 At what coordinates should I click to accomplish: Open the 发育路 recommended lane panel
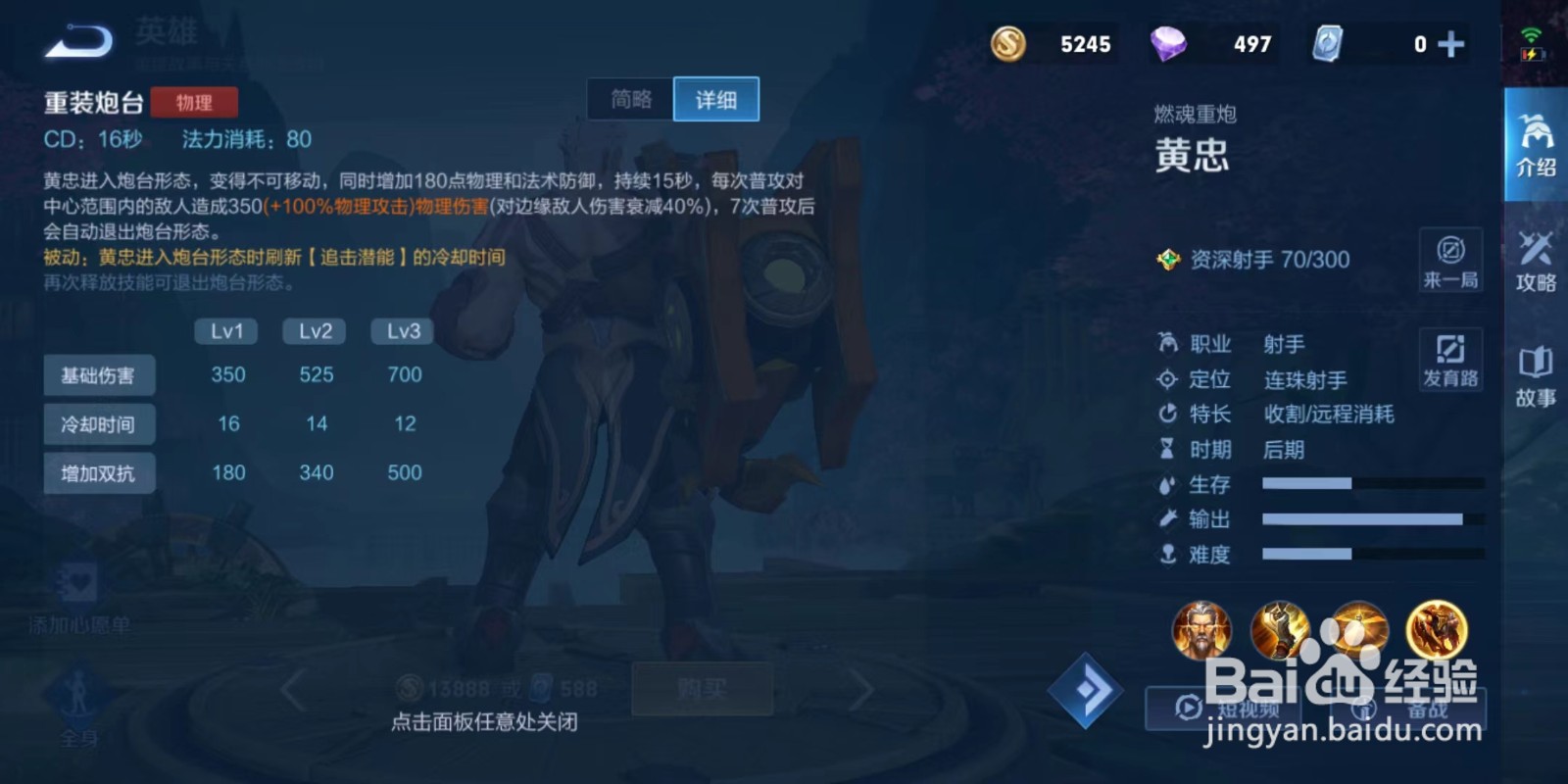[1450, 361]
